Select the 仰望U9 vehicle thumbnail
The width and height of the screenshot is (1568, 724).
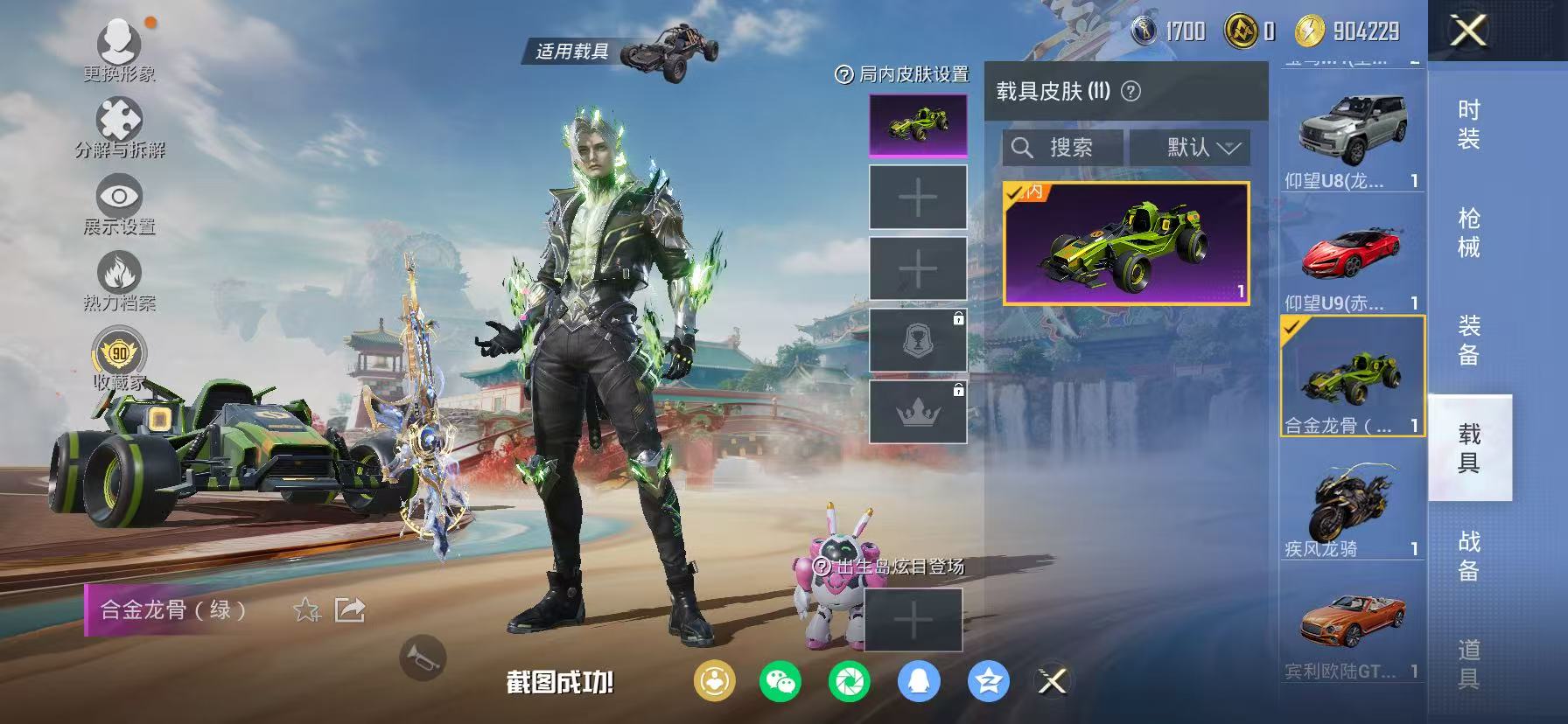pyautogui.click(x=1352, y=254)
